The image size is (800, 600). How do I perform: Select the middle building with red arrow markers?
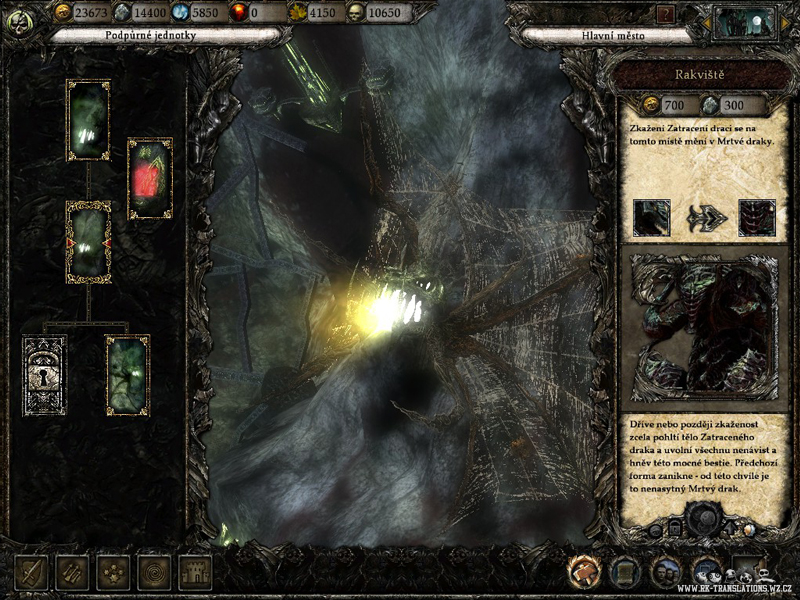pyautogui.click(x=88, y=242)
